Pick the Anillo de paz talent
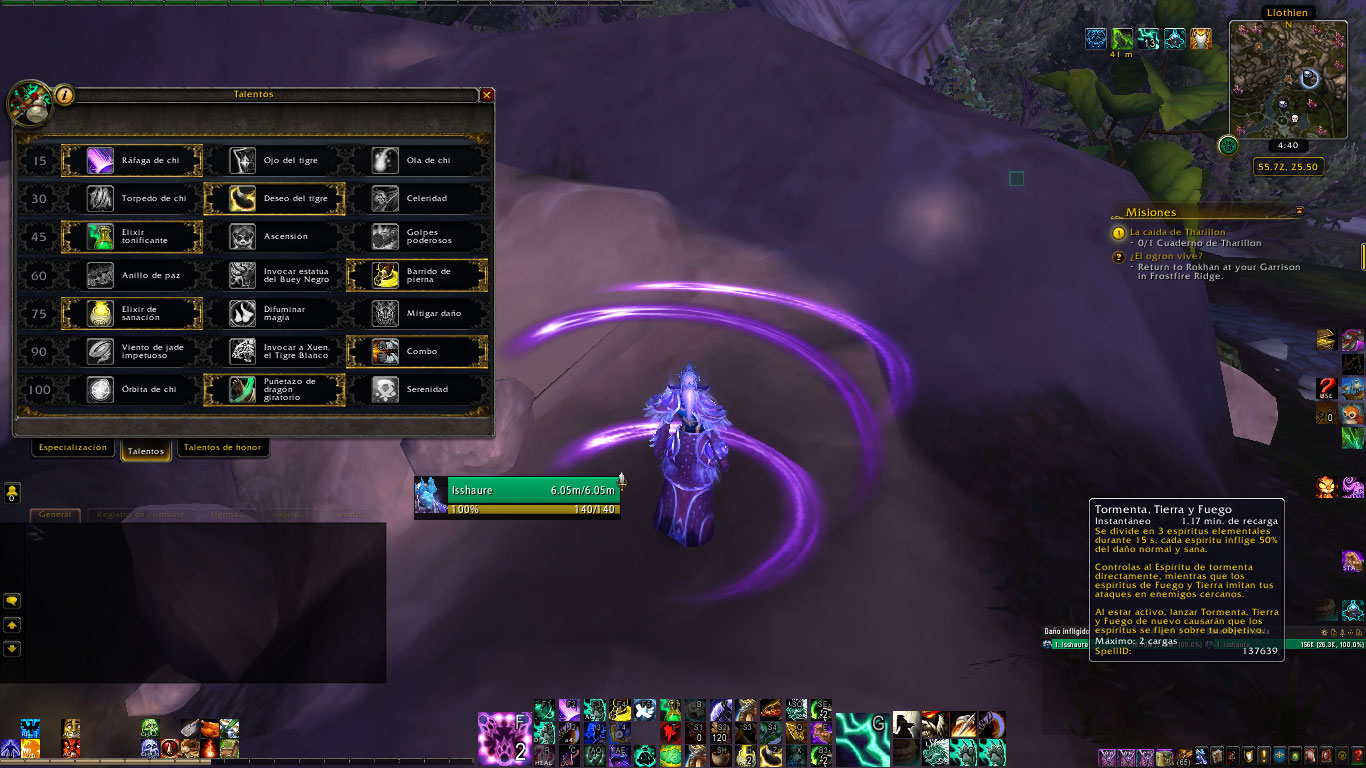 coord(132,275)
